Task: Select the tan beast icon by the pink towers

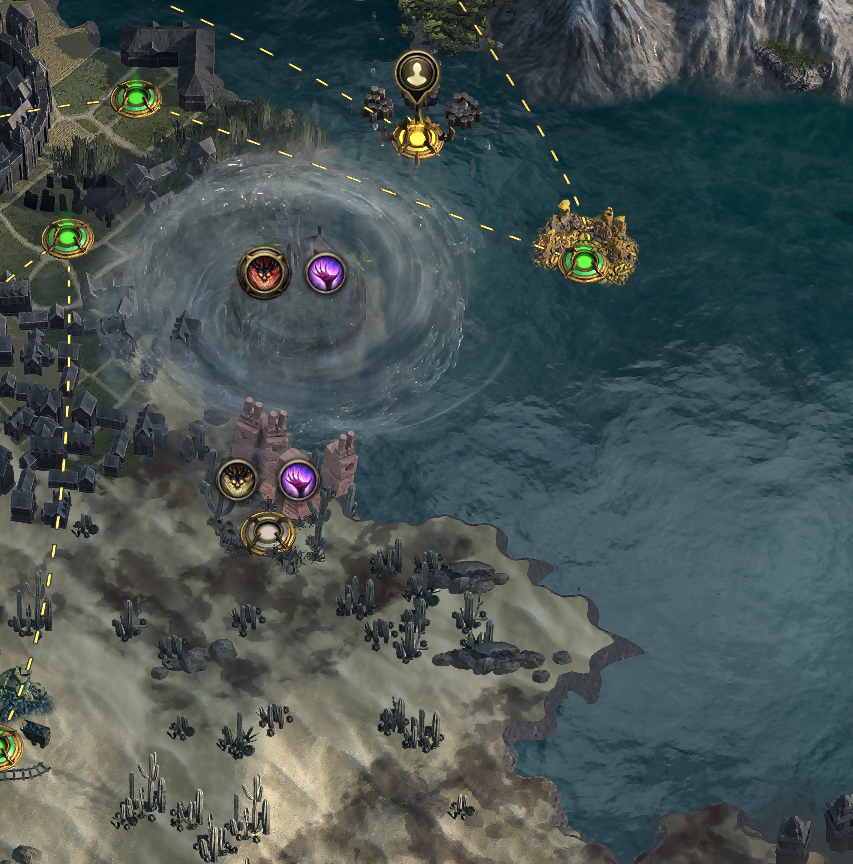Action: (x=238, y=480)
